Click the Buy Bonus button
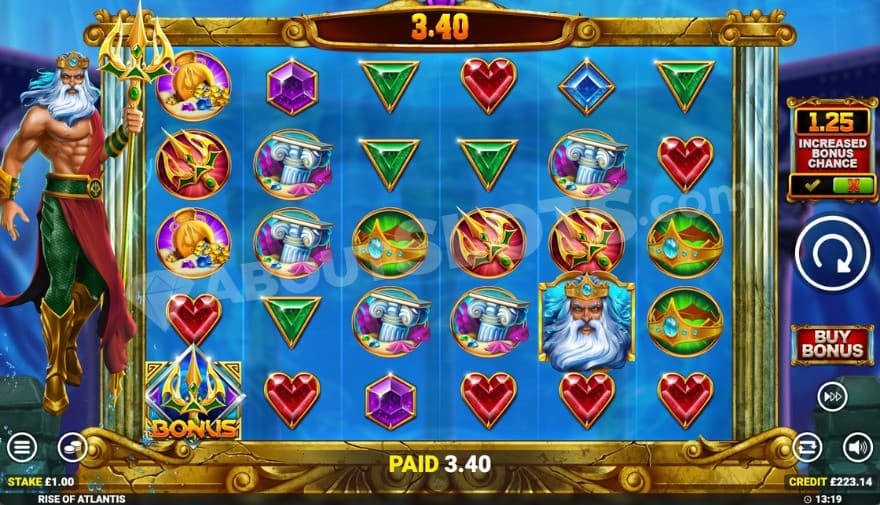Image resolution: width=880 pixels, height=505 pixels. click(832, 343)
